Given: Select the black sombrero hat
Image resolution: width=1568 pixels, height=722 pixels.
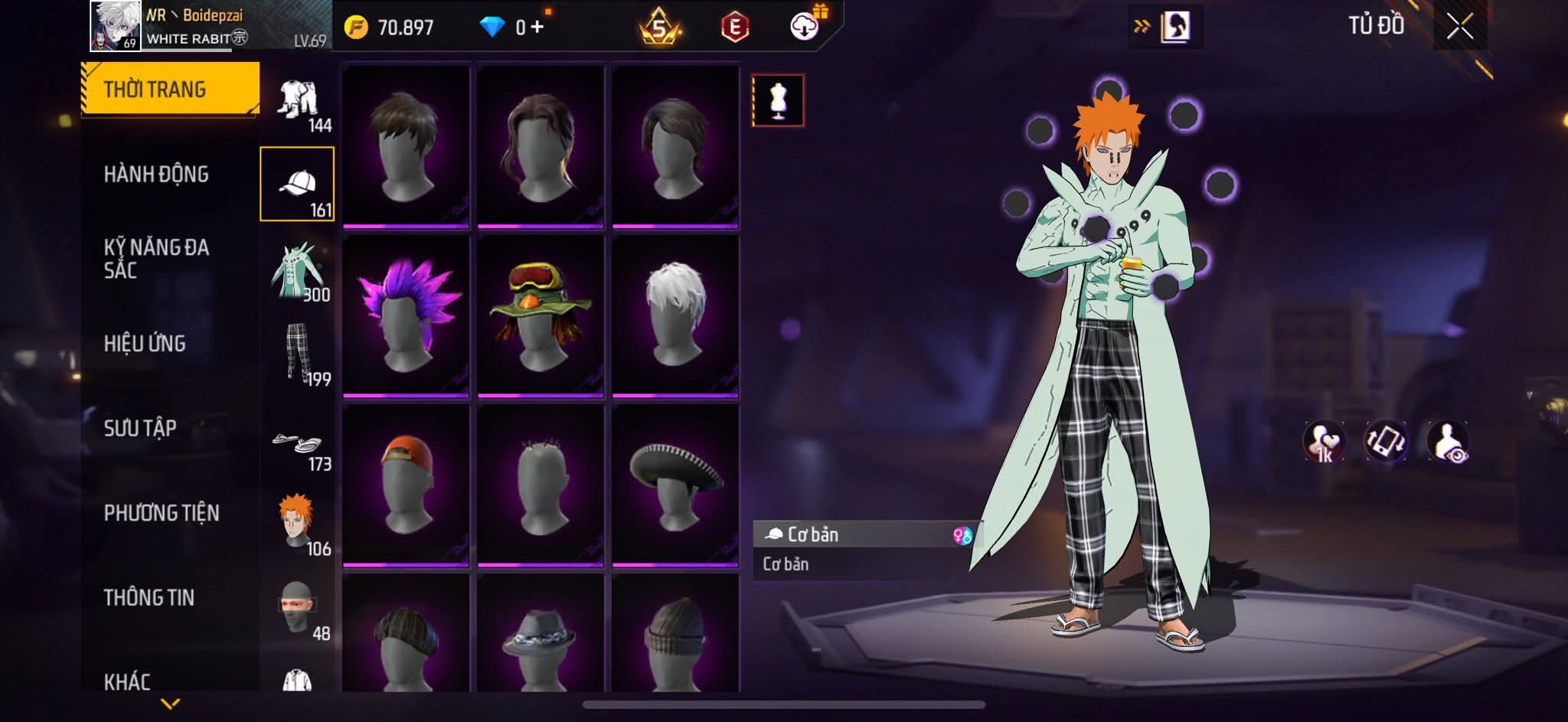Looking at the screenshot, I should coord(675,485).
